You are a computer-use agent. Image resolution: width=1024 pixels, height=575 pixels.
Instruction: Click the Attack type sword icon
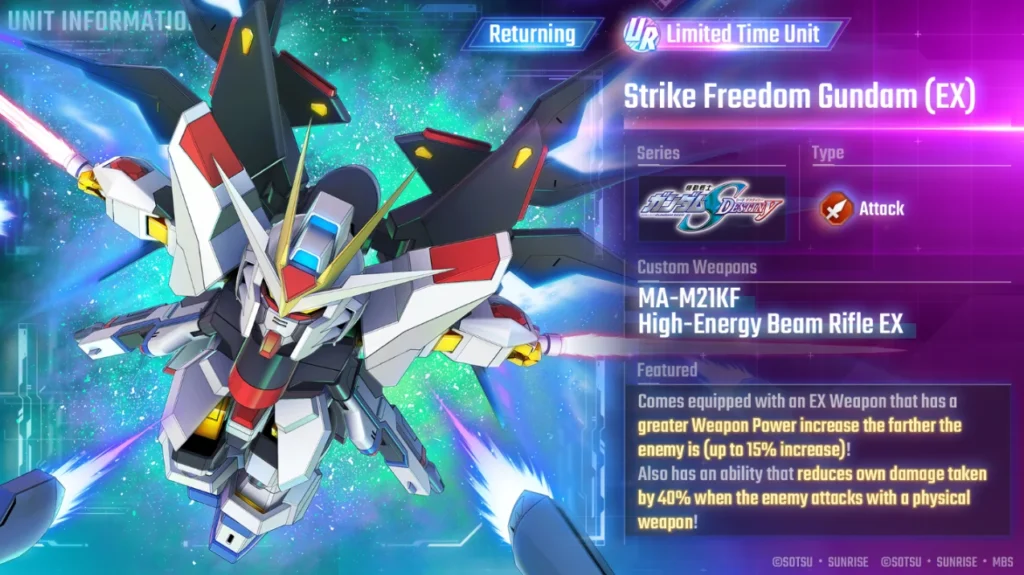coord(835,208)
